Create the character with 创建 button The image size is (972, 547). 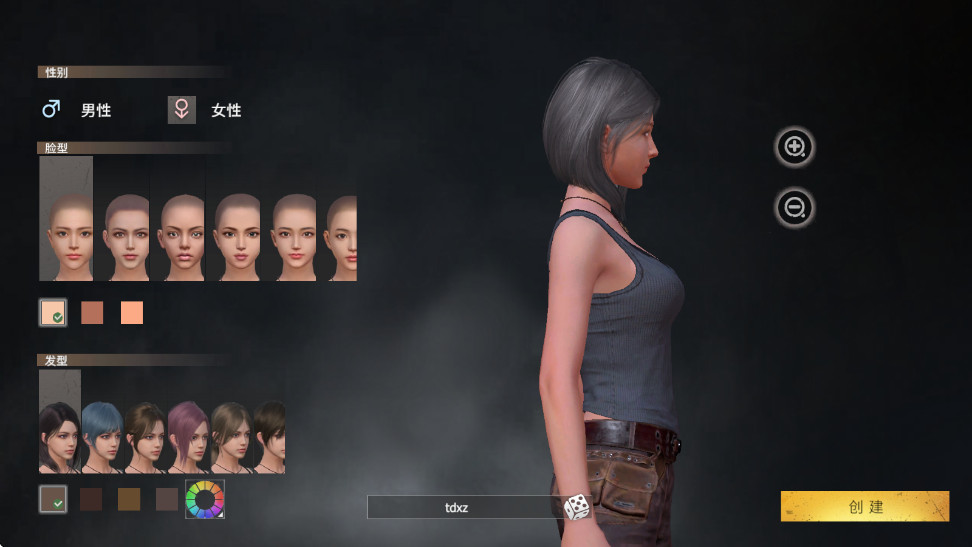pyautogui.click(x=864, y=506)
